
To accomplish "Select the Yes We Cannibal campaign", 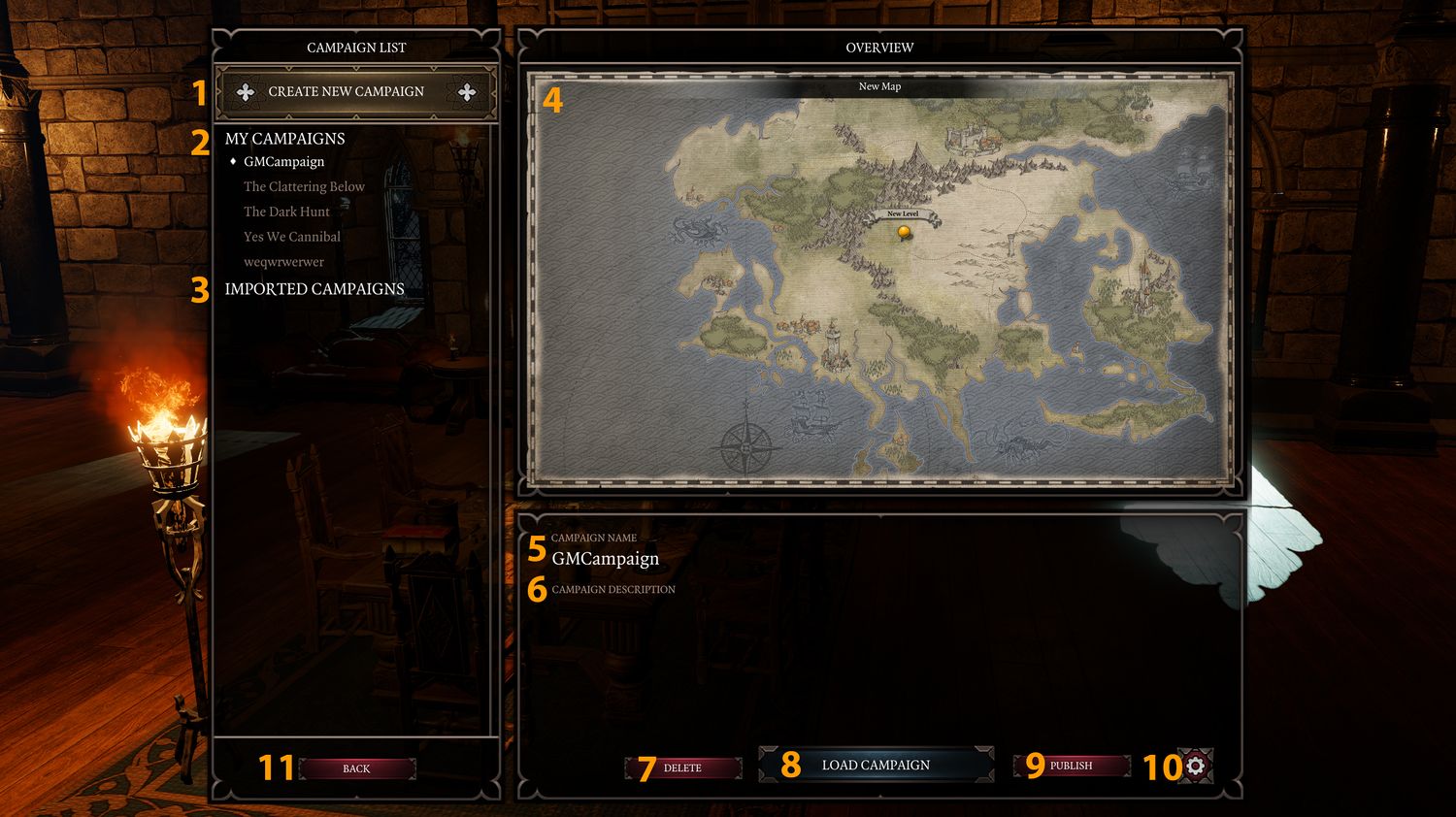I will pyautogui.click(x=291, y=237).
